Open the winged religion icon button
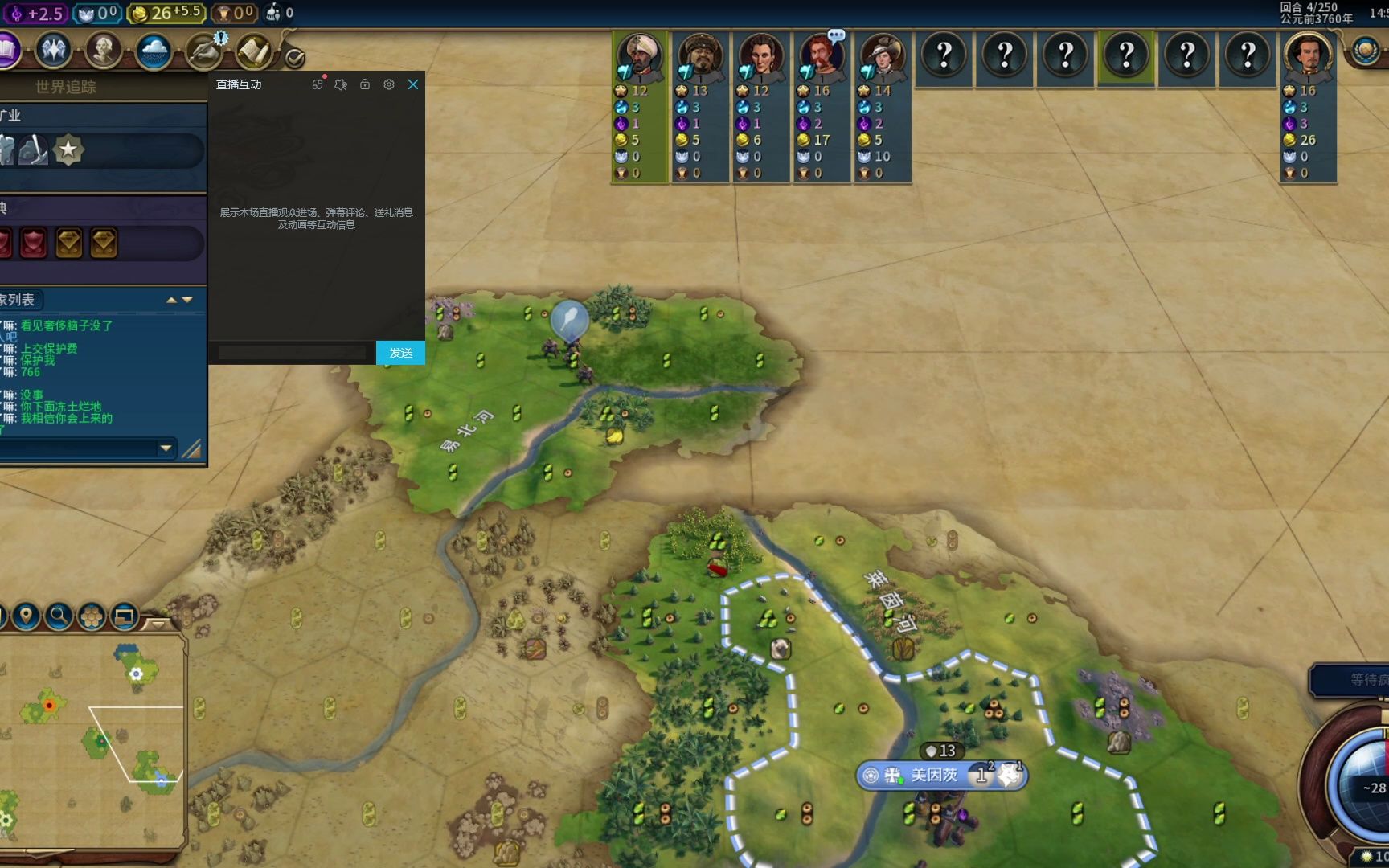 54,51
